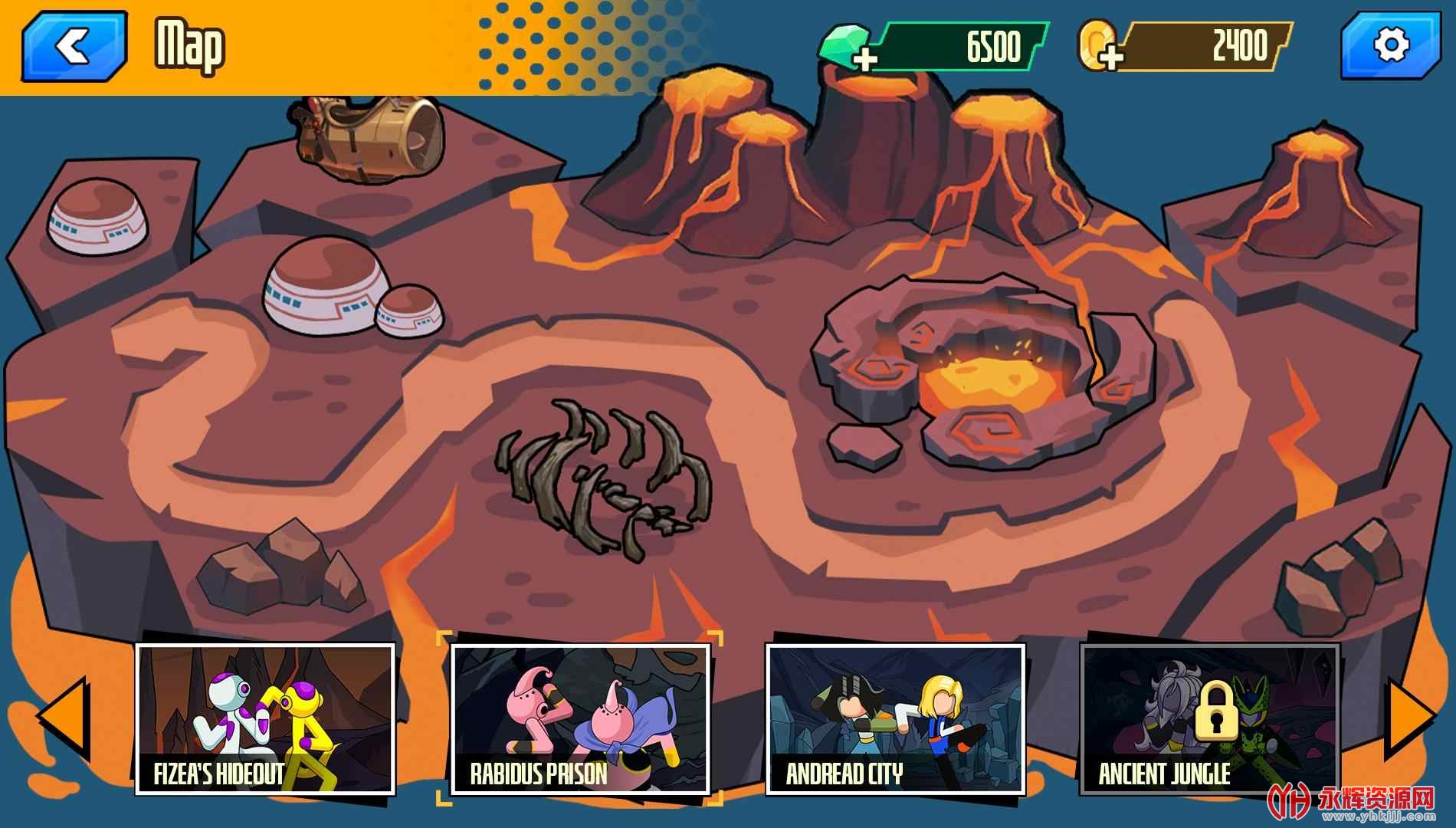The image size is (1456, 828).
Task: Go back using the blue arrow button
Action: [x=74, y=47]
